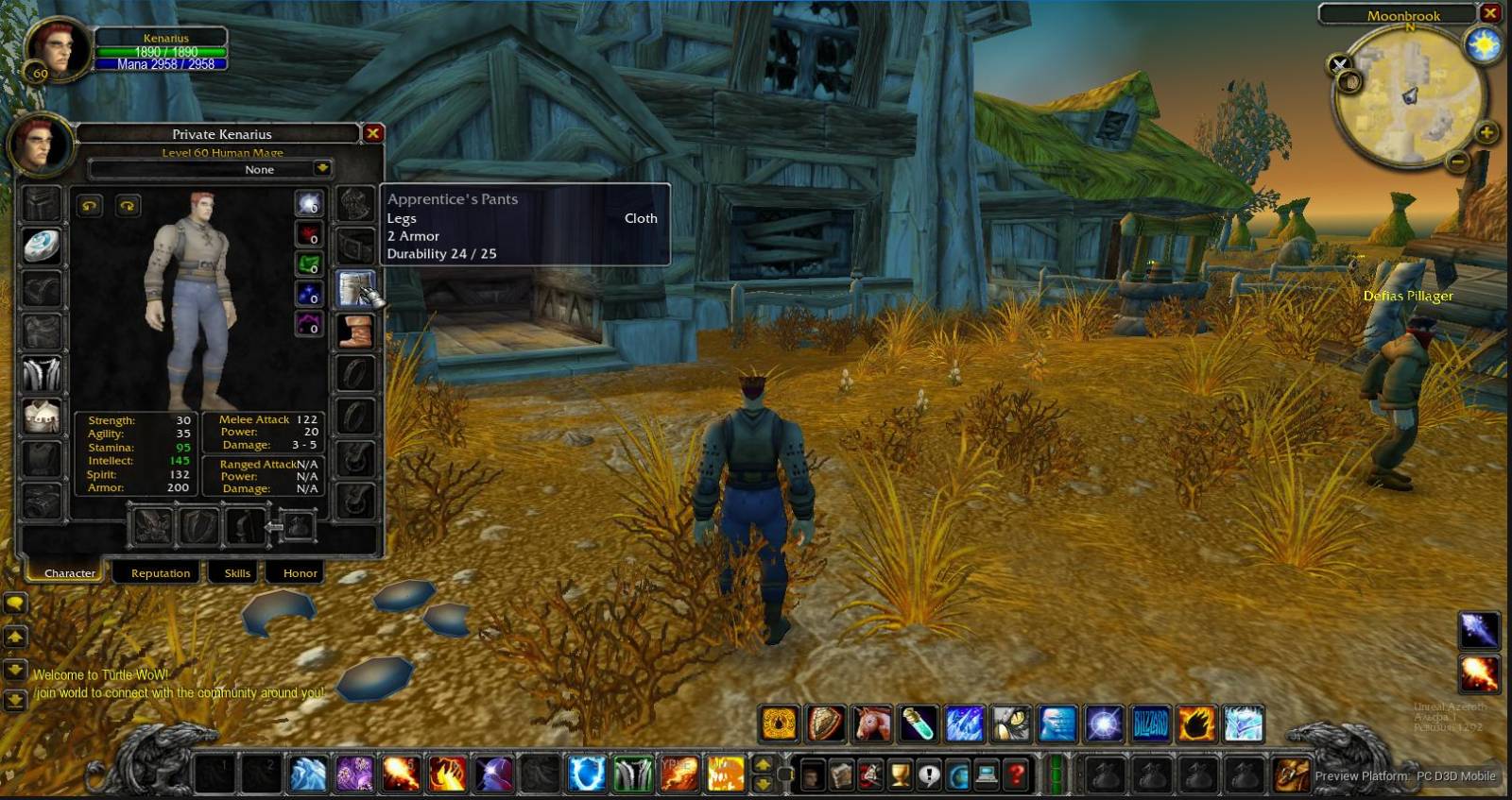Expand the chat frame with the up arrow button
Image resolution: width=1512 pixels, height=800 pixels.
[x=14, y=638]
